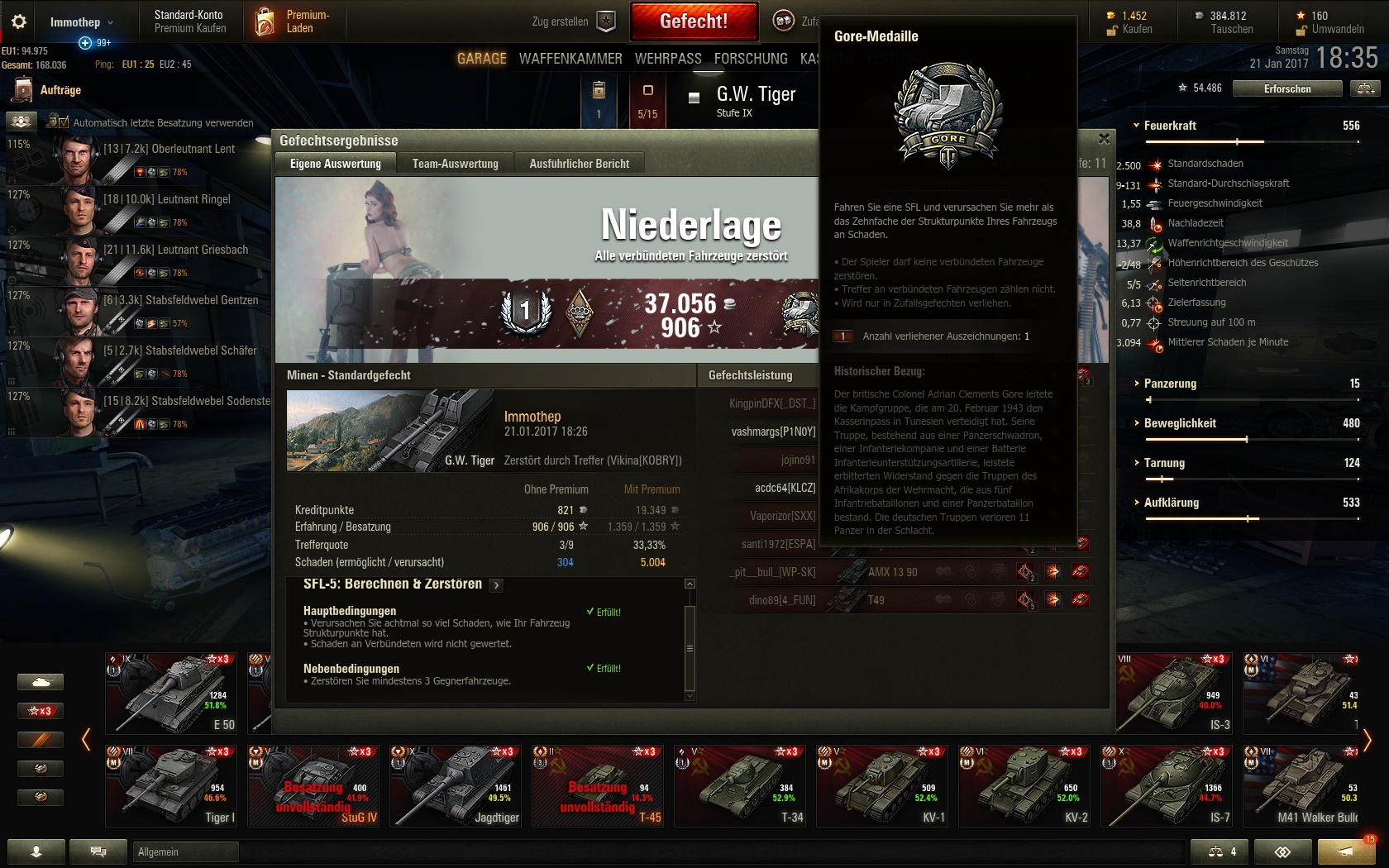This screenshot has width=1389, height=868.
Task: Switch to Team-Auswertung tab
Action: click(x=455, y=164)
